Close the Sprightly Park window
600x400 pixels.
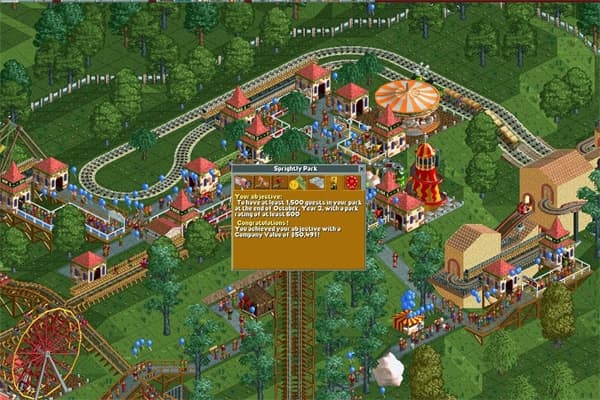[363, 170]
